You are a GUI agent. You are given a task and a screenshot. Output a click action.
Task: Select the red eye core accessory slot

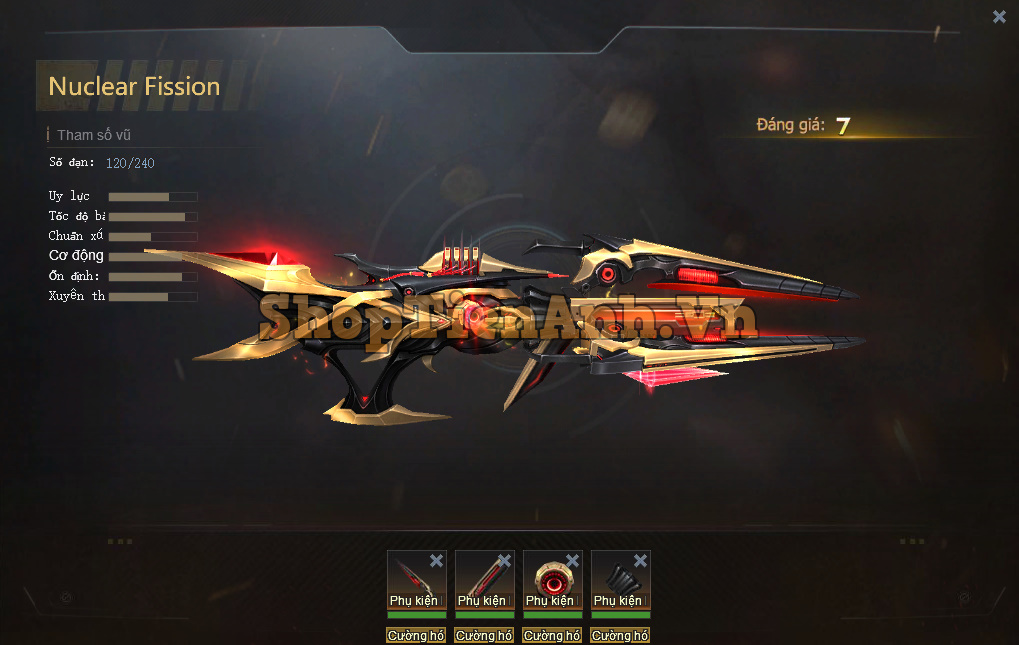(x=550, y=578)
